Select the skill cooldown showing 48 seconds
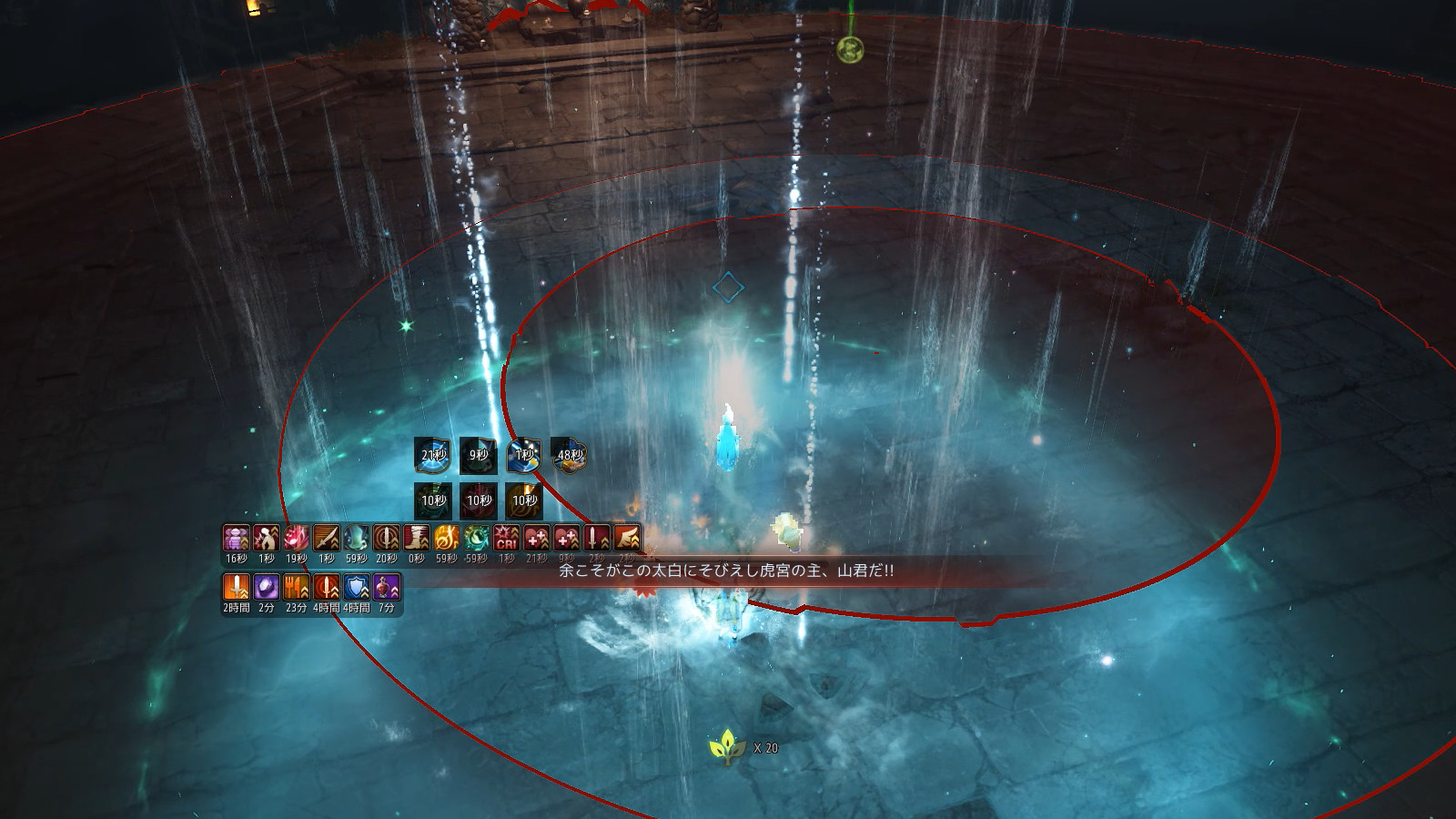 point(570,455)
